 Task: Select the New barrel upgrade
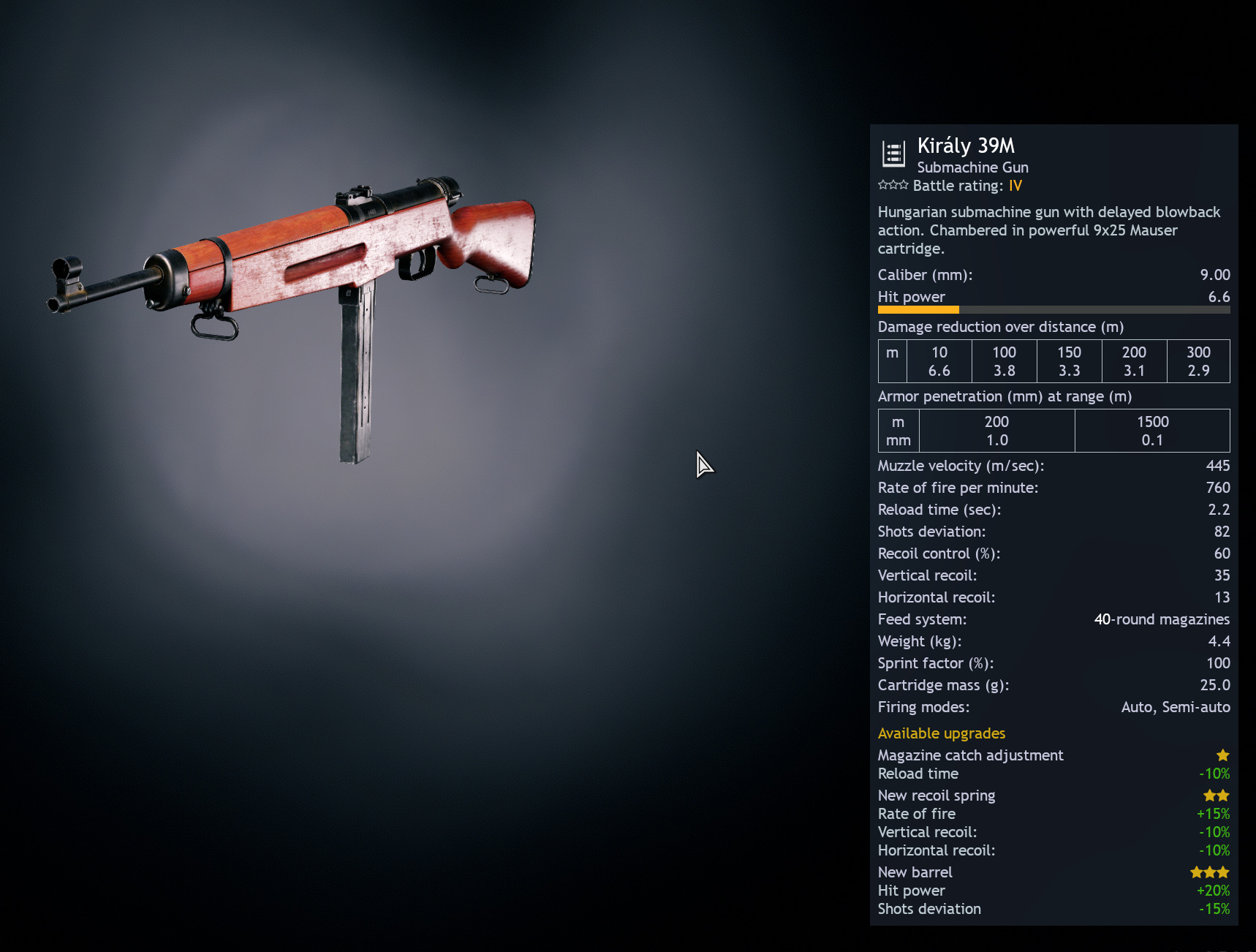click(915, 872)
